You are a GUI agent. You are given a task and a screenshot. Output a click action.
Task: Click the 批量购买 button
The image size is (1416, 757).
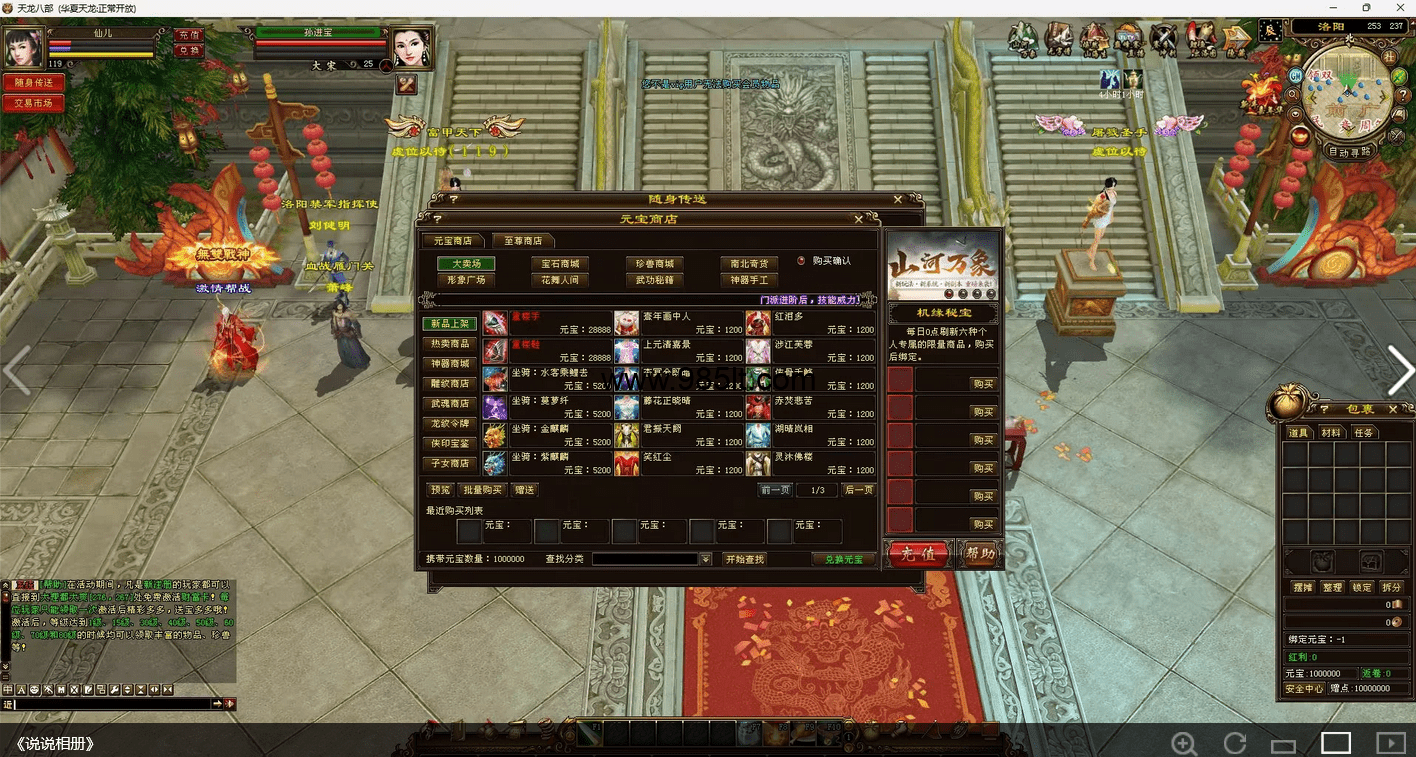click(482, 490)
